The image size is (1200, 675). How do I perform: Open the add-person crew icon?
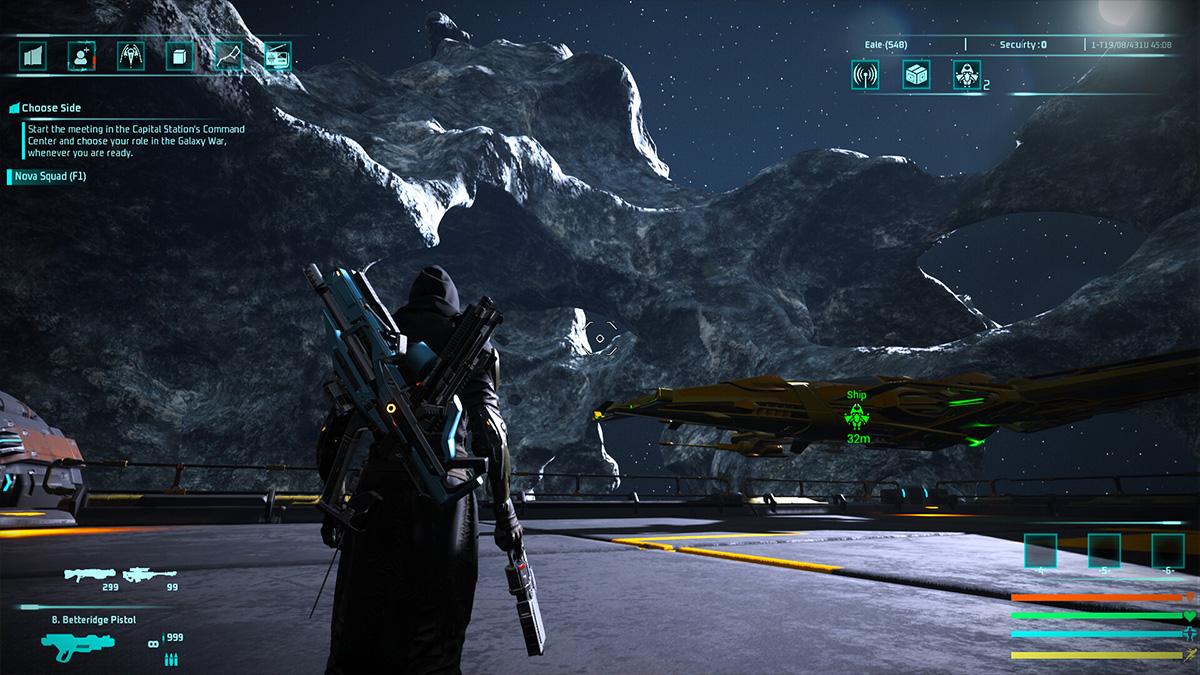coord(80,56)
